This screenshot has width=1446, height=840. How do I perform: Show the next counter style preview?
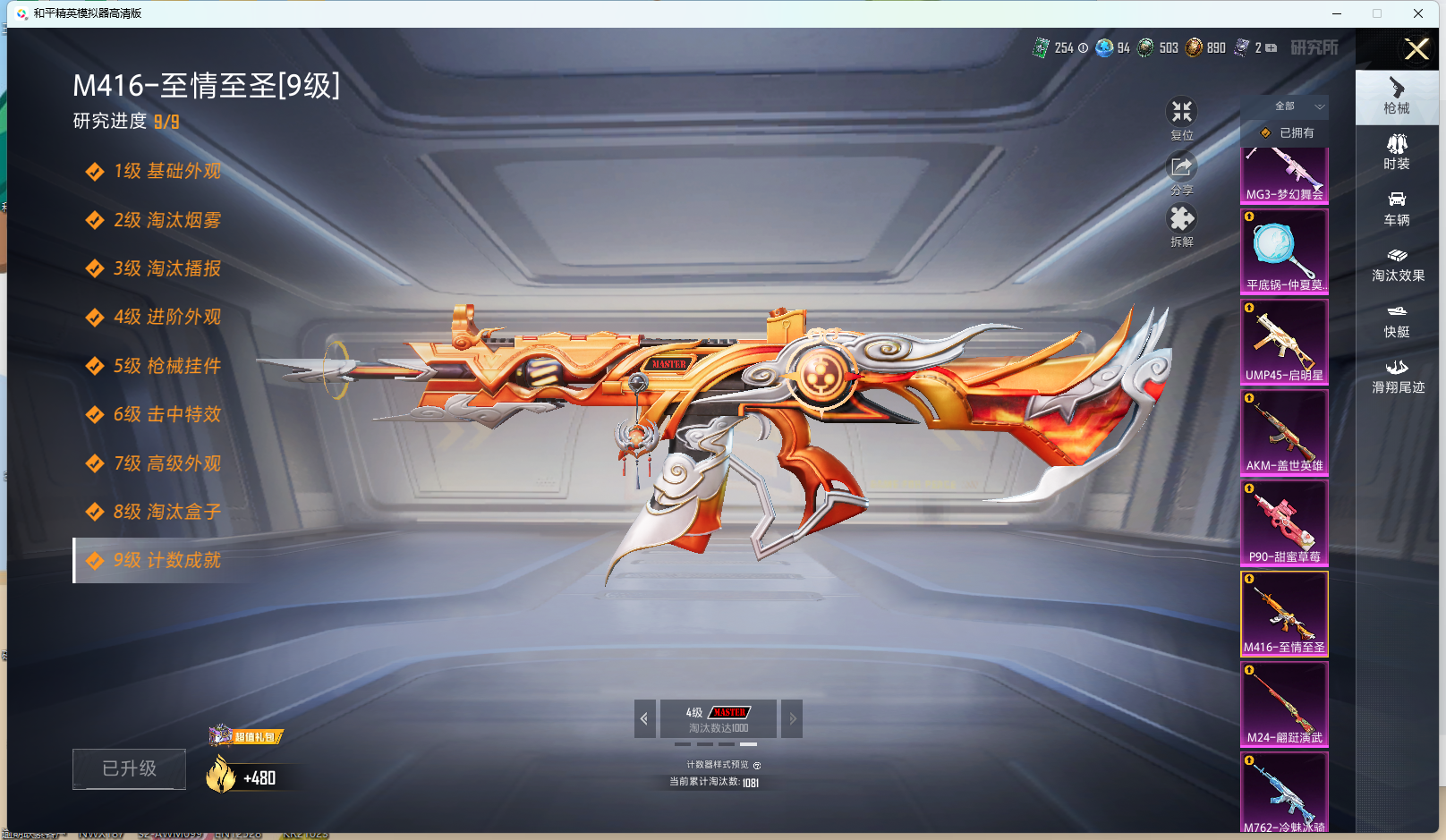792,718
